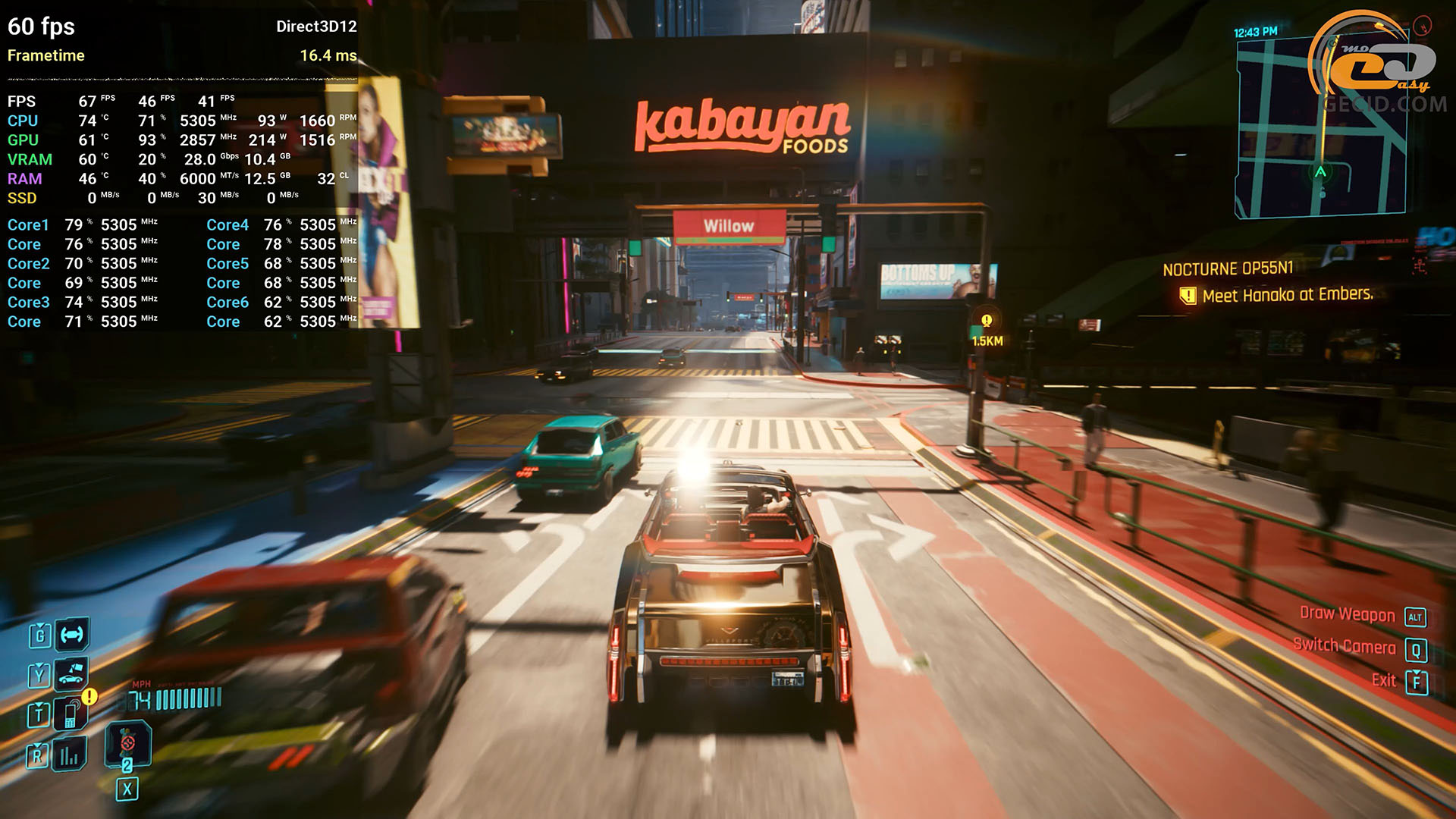Use the consumable item quick slot
Screen dimensions: 1456x819
click(x=127, y=742)
